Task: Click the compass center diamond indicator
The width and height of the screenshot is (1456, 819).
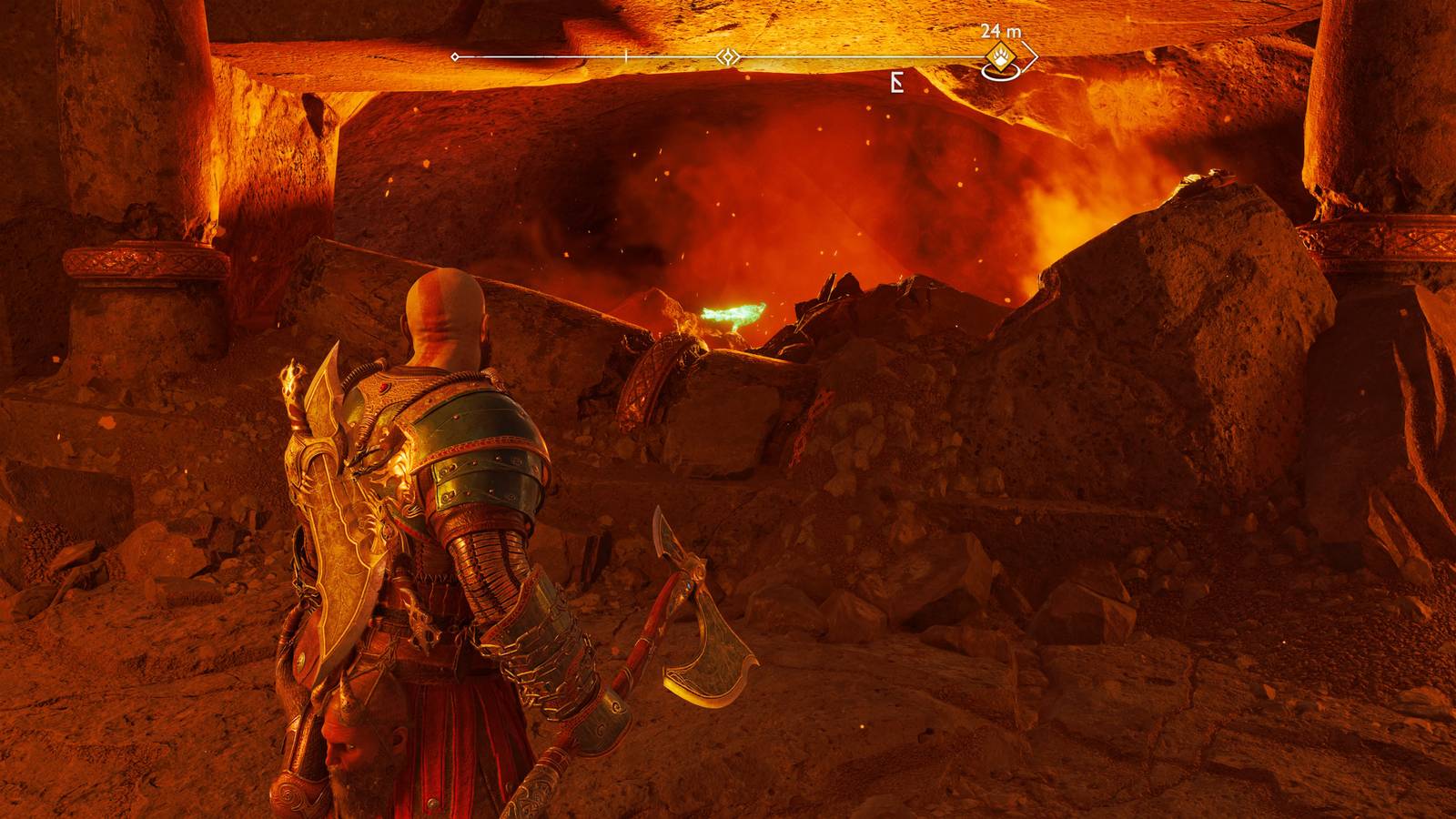Action: (x=727, y=57)
